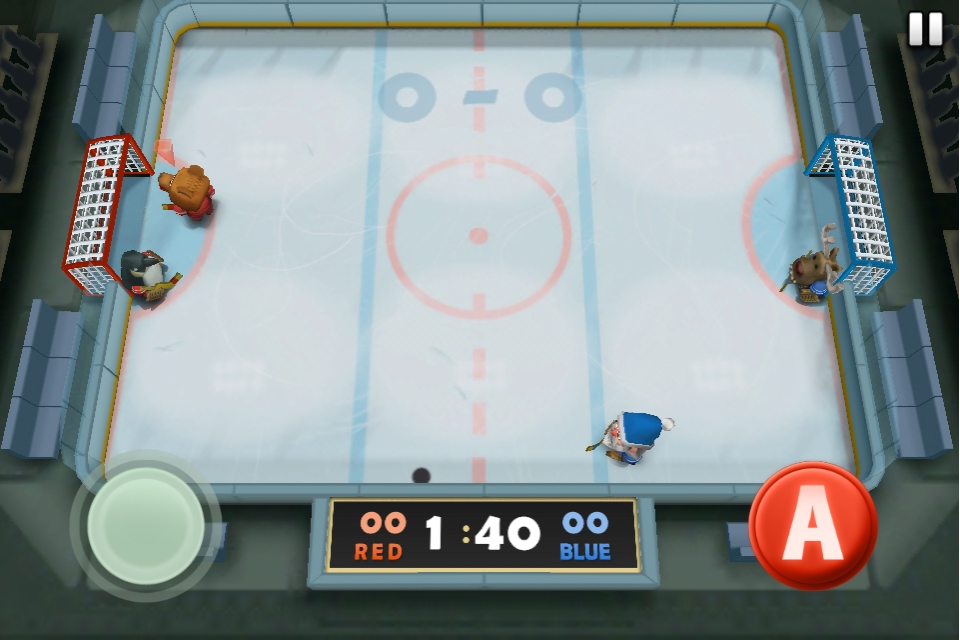960x640 pixels.
Task: Tap the red A action button
Action: tap(812, 525)
